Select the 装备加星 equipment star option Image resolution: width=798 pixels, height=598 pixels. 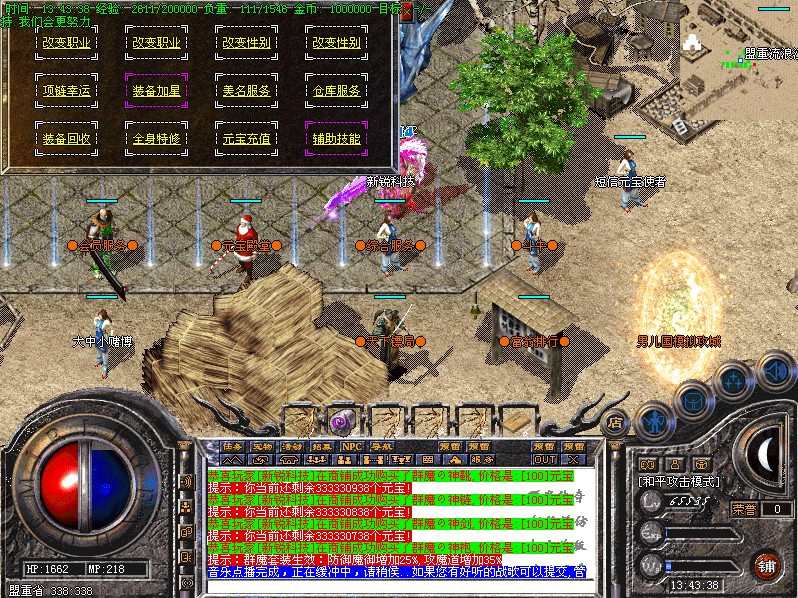pos(156,91)
